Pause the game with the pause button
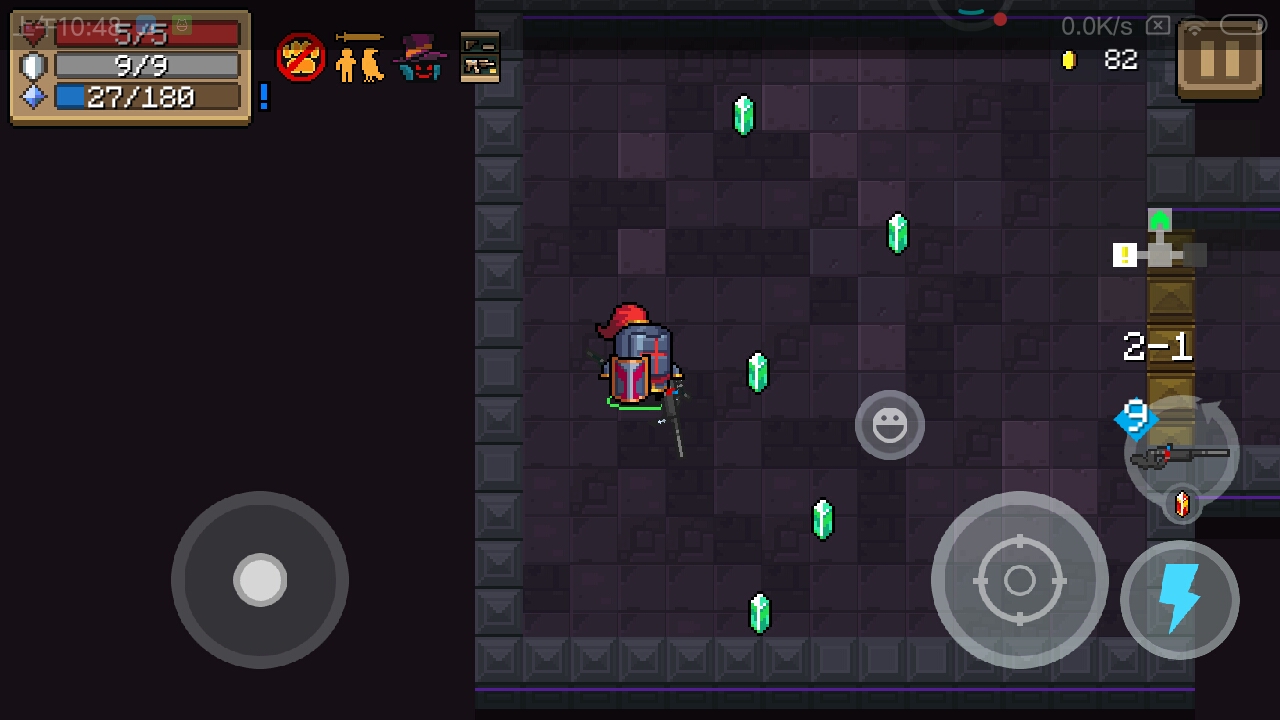This screenshot has height=720, width=1280. [x=1219, y=60]
